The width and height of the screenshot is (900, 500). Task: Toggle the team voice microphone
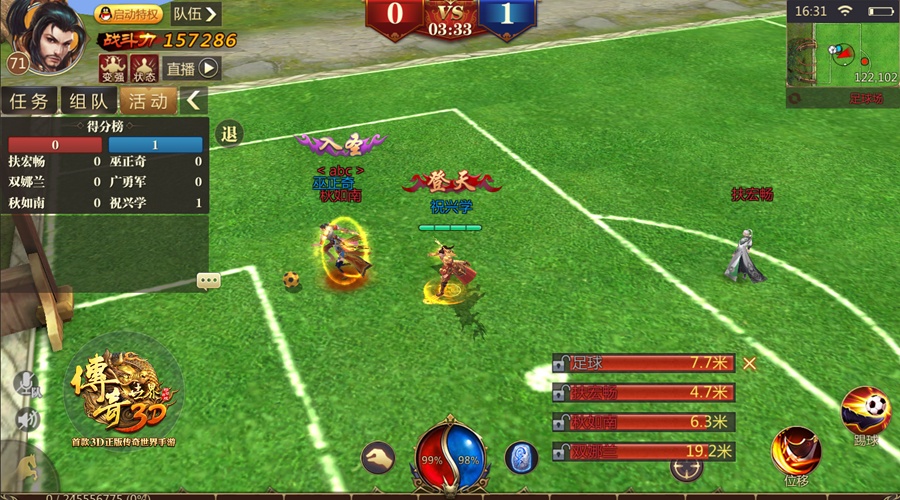coord(24,385)
